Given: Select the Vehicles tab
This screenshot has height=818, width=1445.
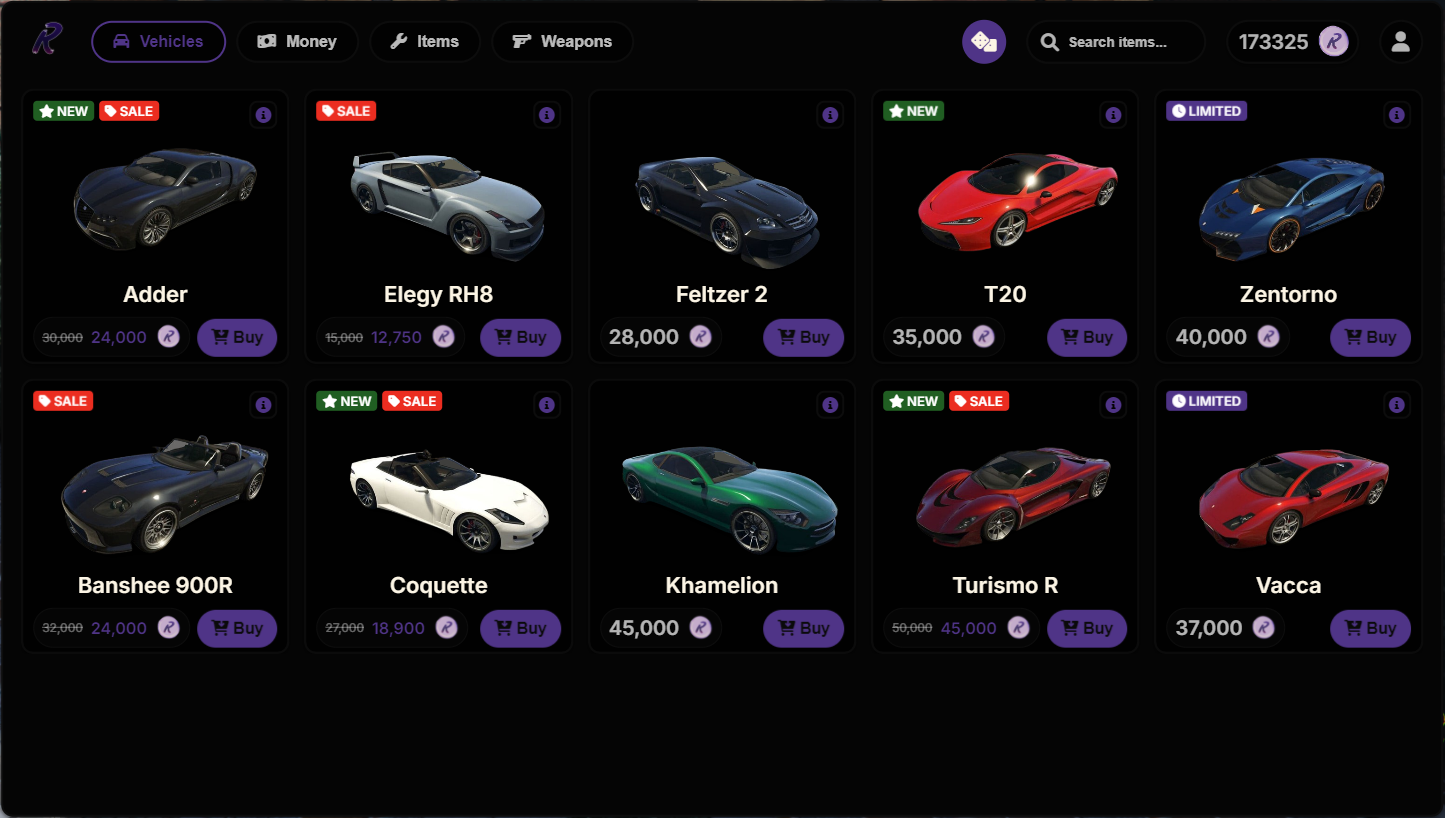Looking at the screenshot, I should click(x=158, y=42).
